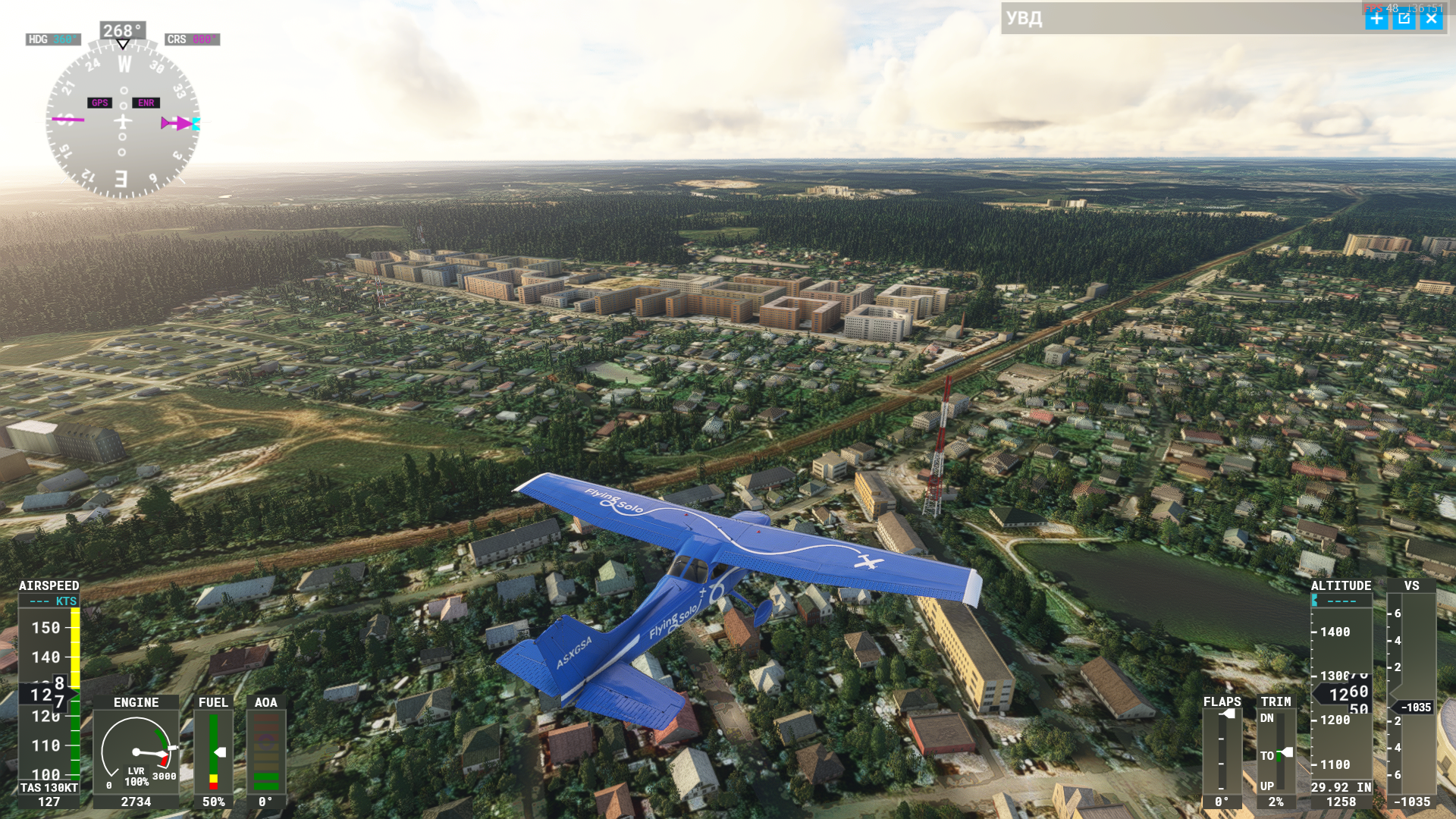Pop out the УВД window
The image size is (1456, 819).
1404,19
